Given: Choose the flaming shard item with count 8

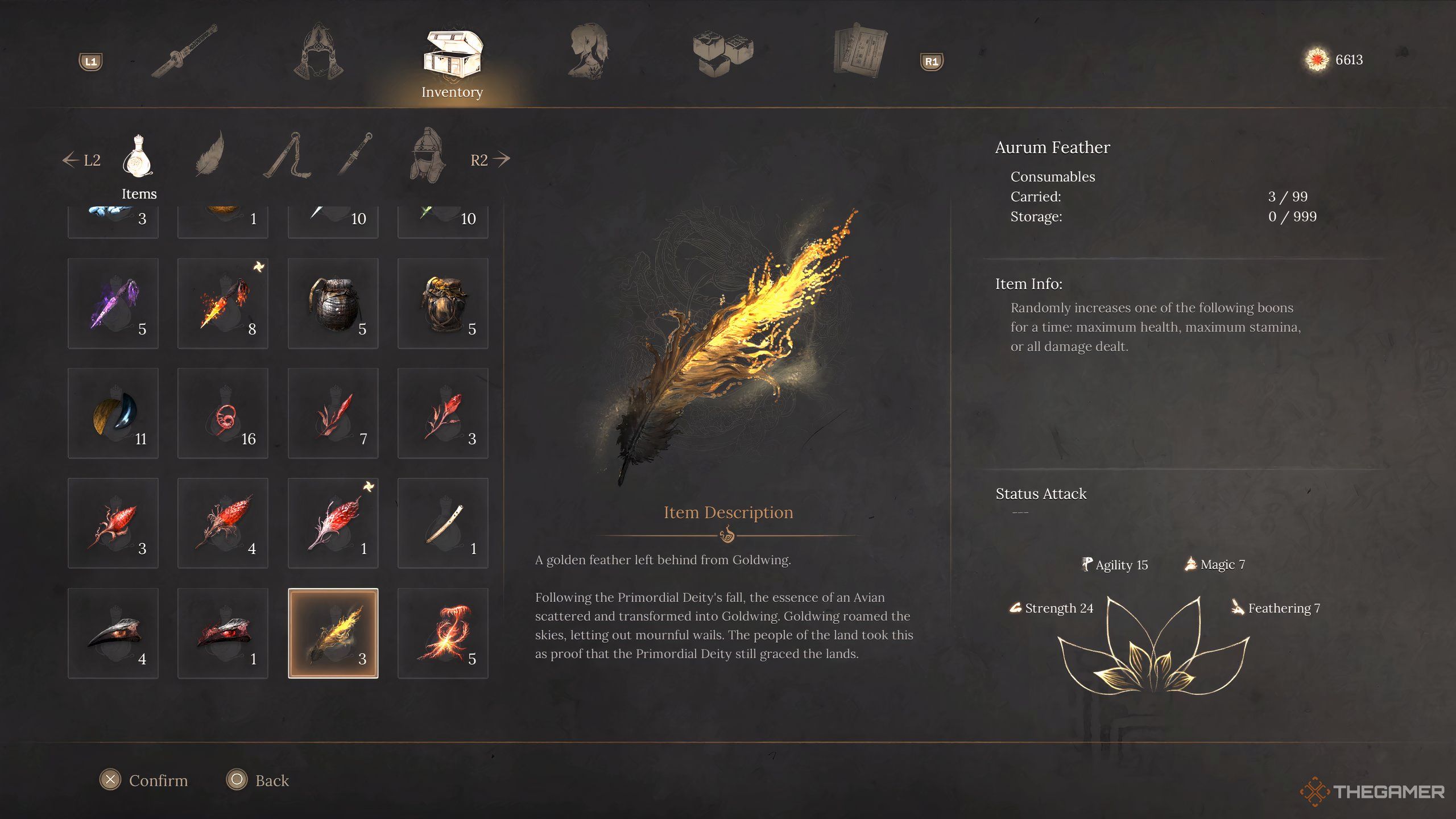Looking at the screenshot, I should point(222,303).
